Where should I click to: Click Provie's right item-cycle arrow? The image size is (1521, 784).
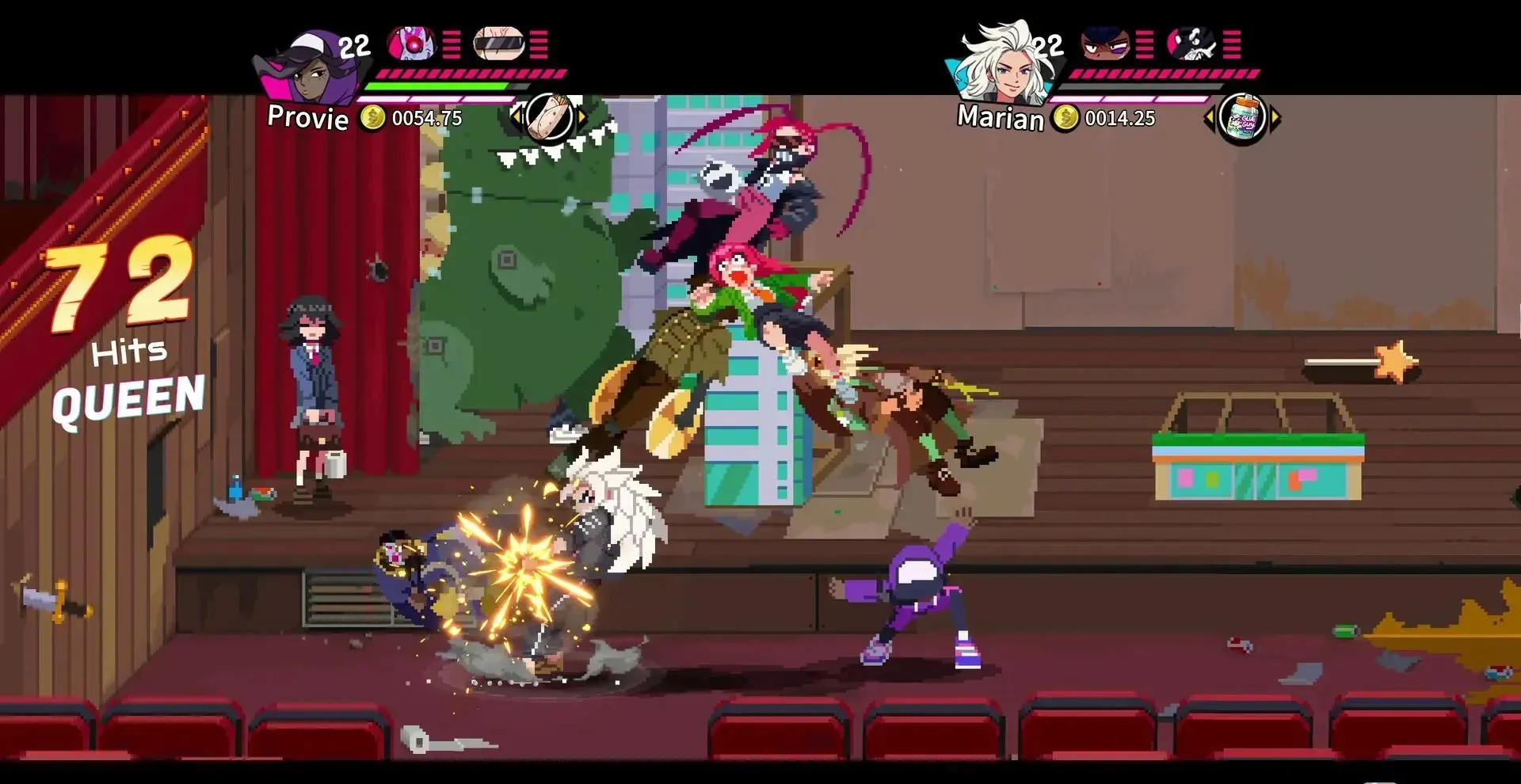583,118
